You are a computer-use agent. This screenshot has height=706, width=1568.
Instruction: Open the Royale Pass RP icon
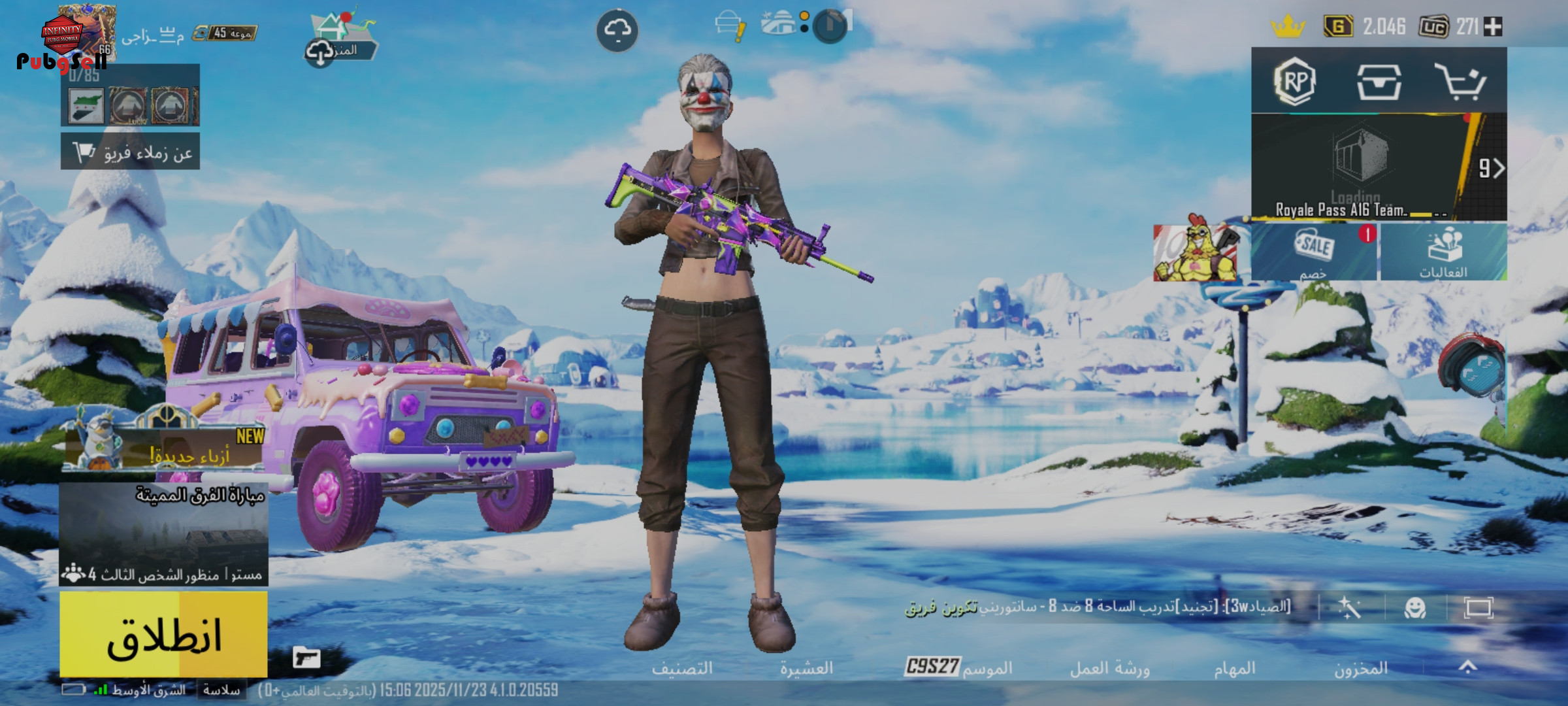click(x=1294, y=82)
